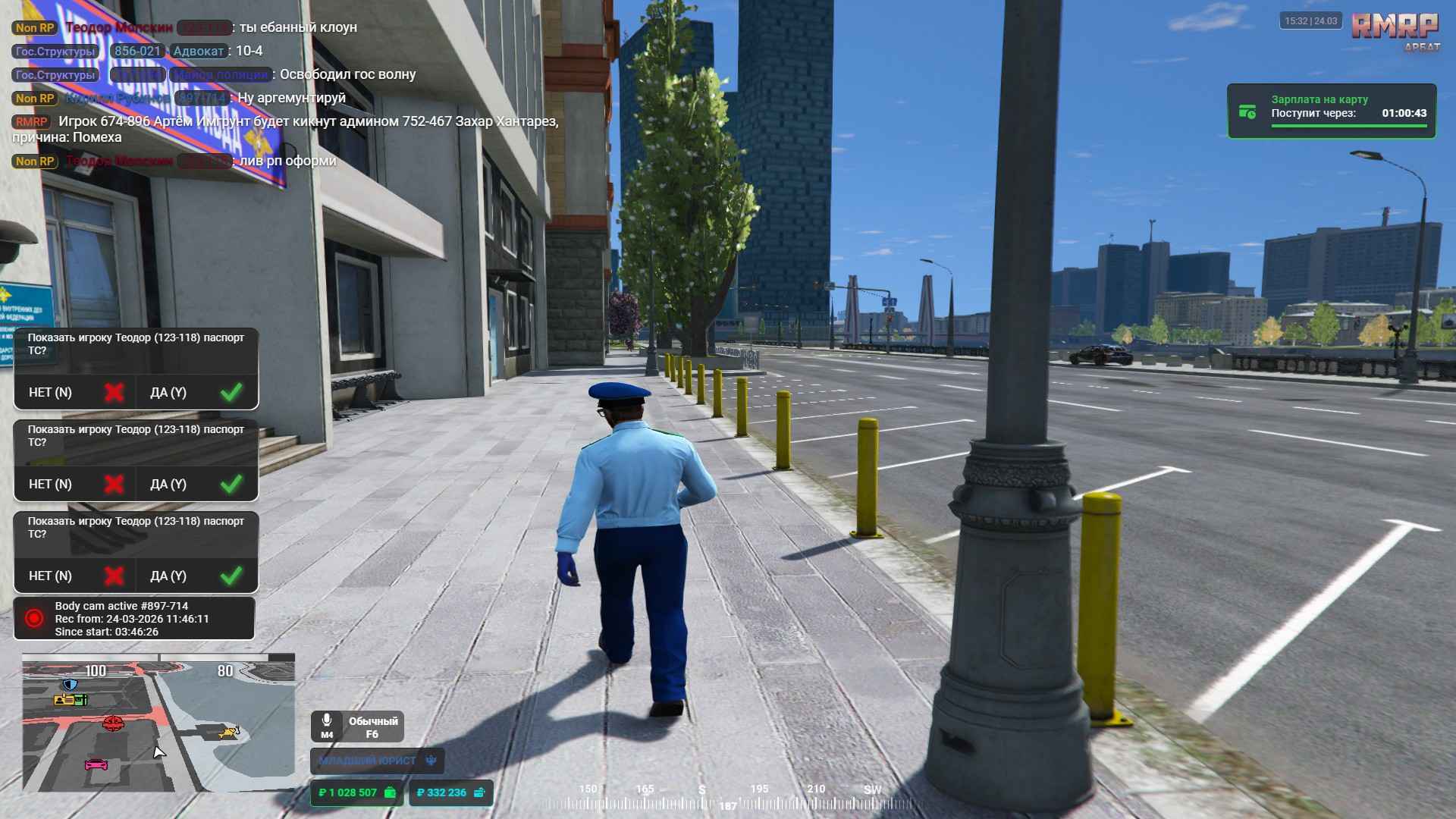This screenshot has width=1456, height=819.
Task: Open the cash wallet balance panel
Action: [x=356, y=792]
